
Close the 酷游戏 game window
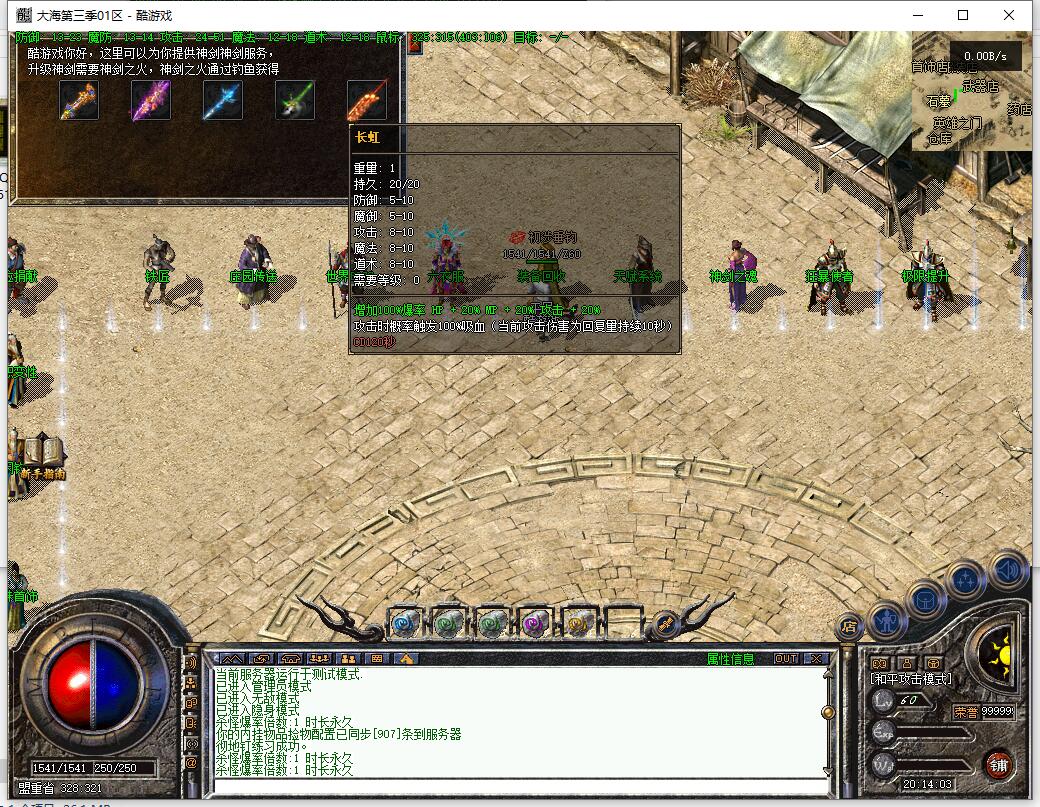tap(1009, 15)
